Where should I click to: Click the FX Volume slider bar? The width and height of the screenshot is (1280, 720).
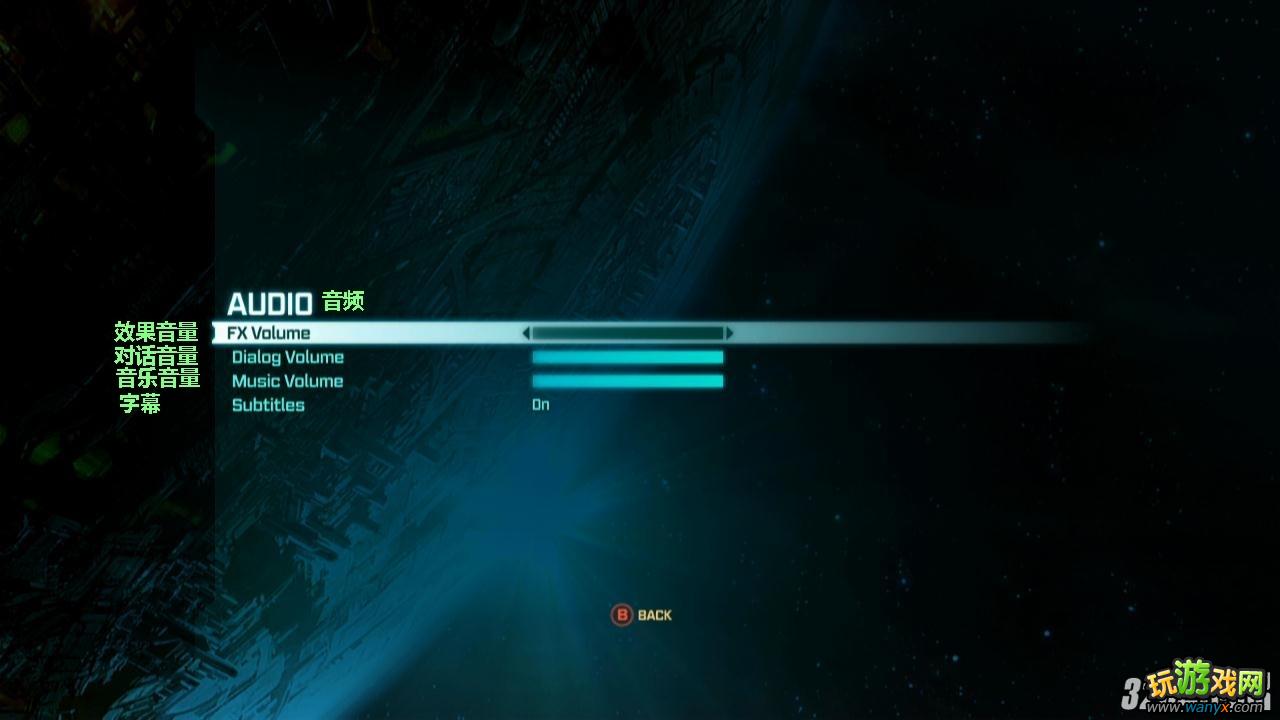pos(628,334)
